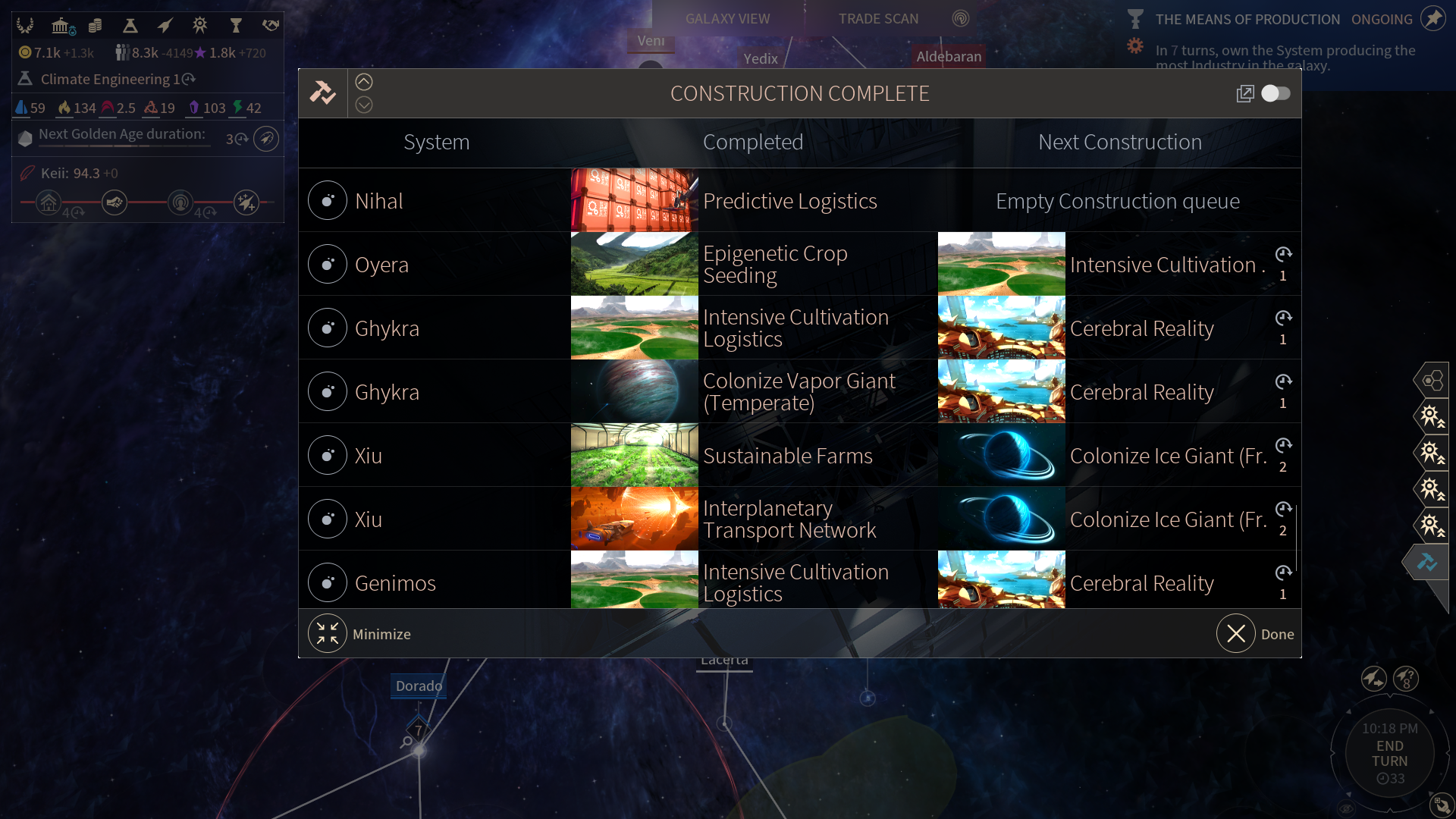The height and width of the screenshot is (819, 1456).
Task: Select the Sustainable Farms completed item
Action: tap(787, 456)
